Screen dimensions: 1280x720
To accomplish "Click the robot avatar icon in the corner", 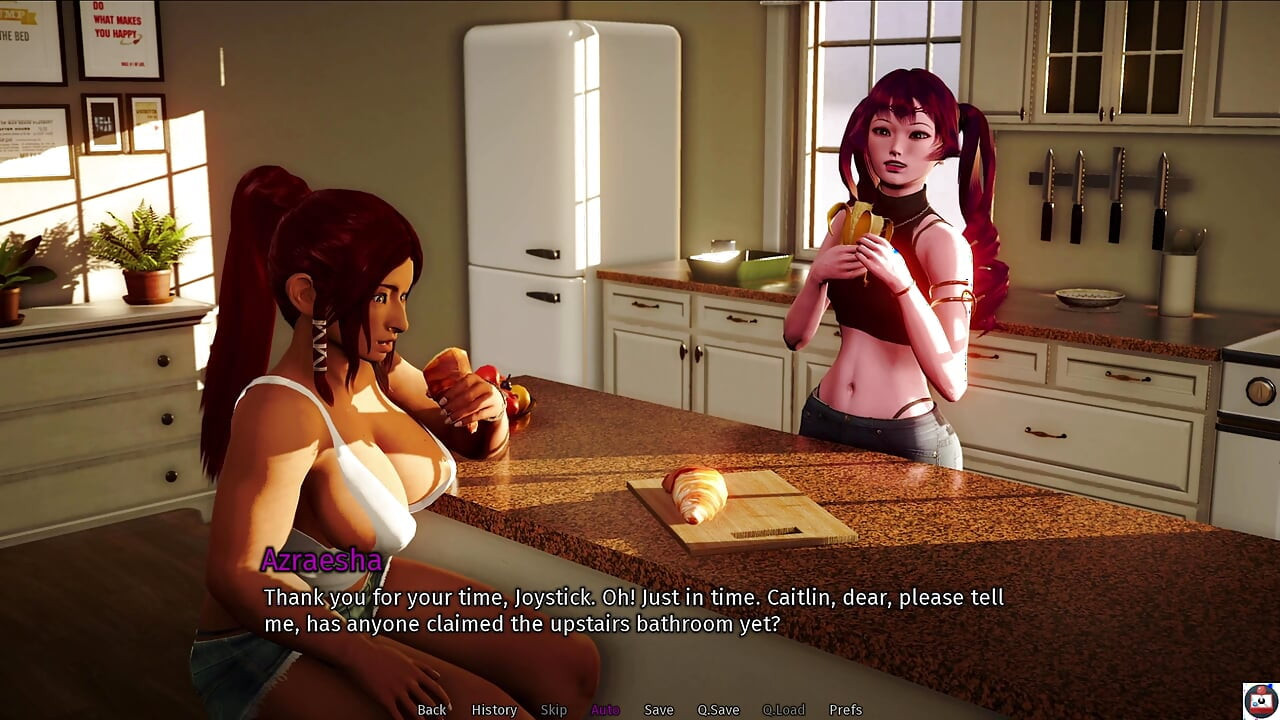I will pyautogui.click(x=1260, y=700).
